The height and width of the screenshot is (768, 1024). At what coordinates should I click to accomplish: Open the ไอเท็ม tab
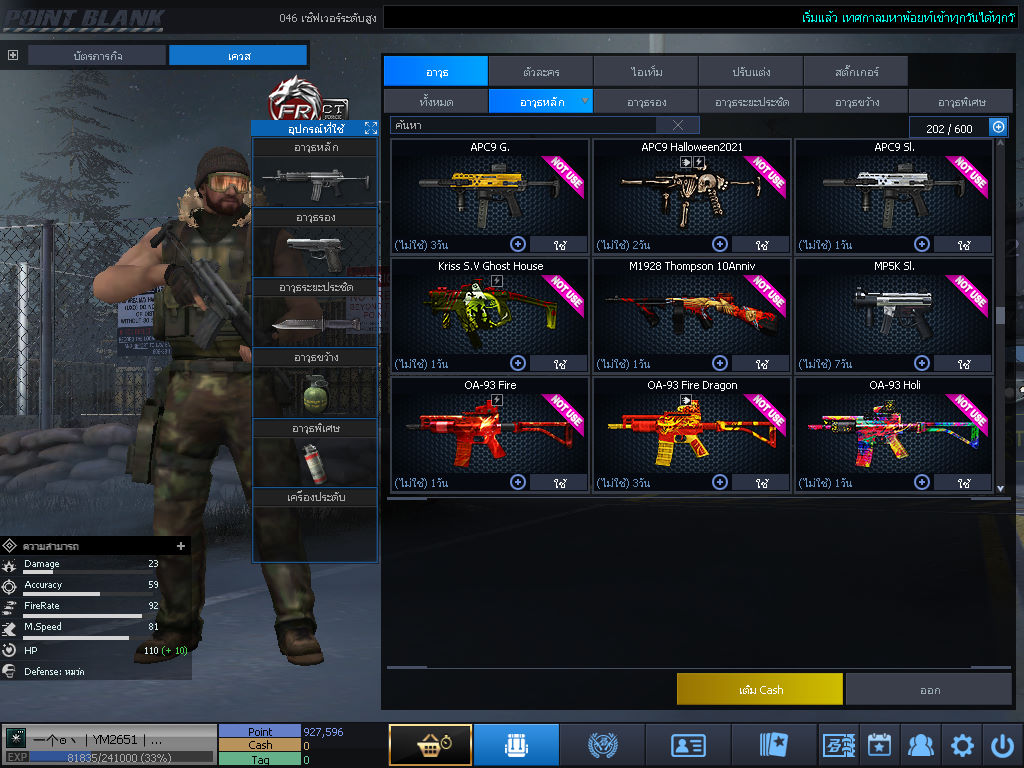coord(646,71)
